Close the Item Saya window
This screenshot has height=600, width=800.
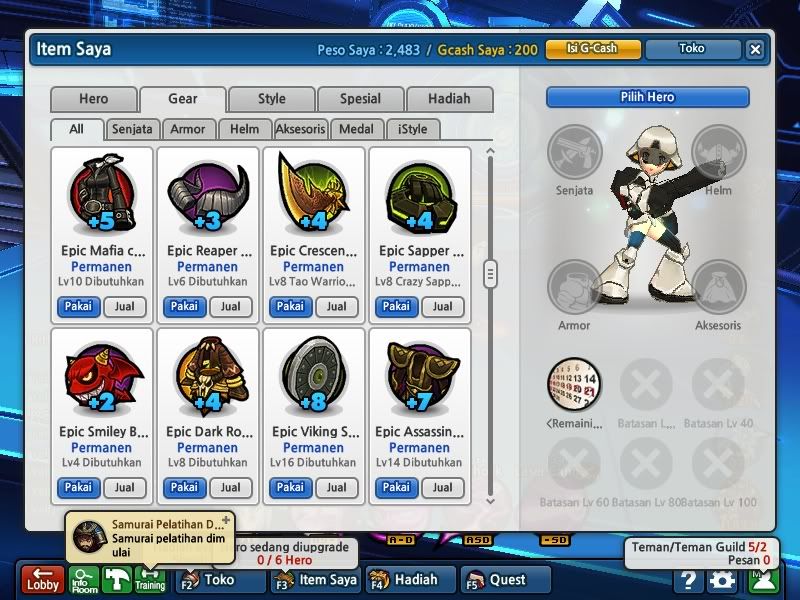755,49
